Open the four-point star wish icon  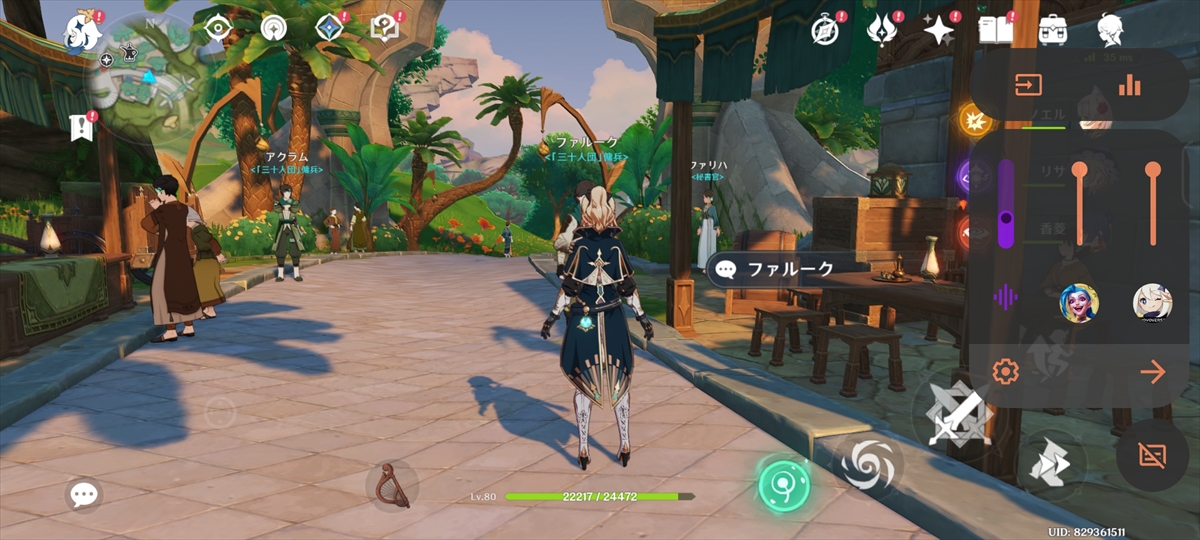point(939,31)
